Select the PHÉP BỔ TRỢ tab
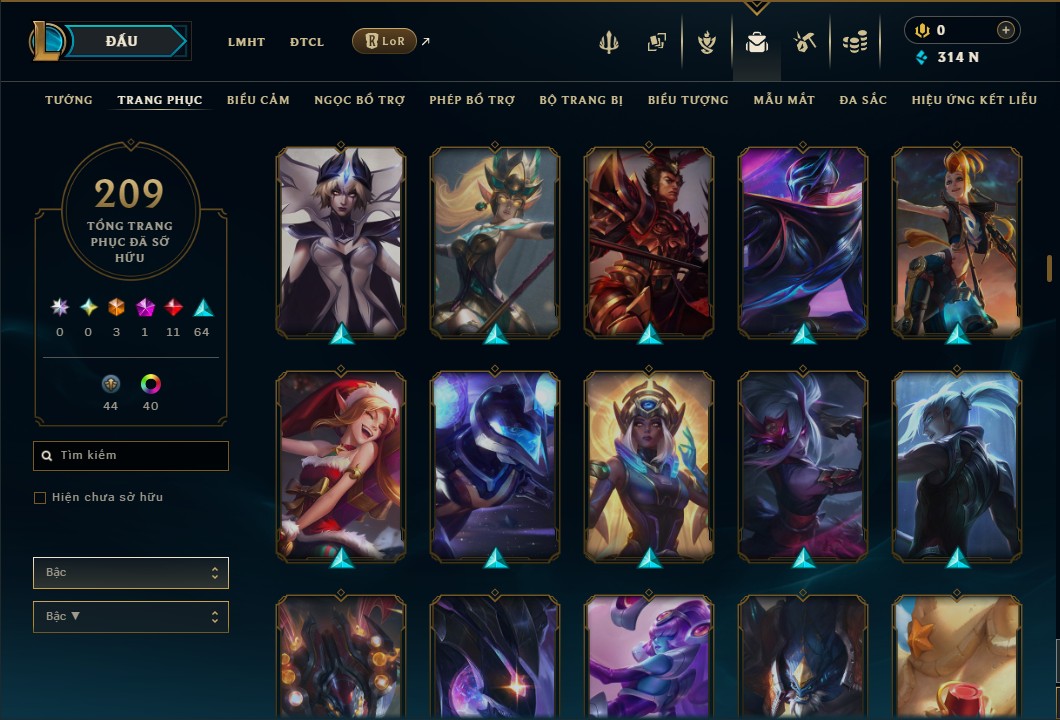The image size is (1060, 720). click(472, 100)
